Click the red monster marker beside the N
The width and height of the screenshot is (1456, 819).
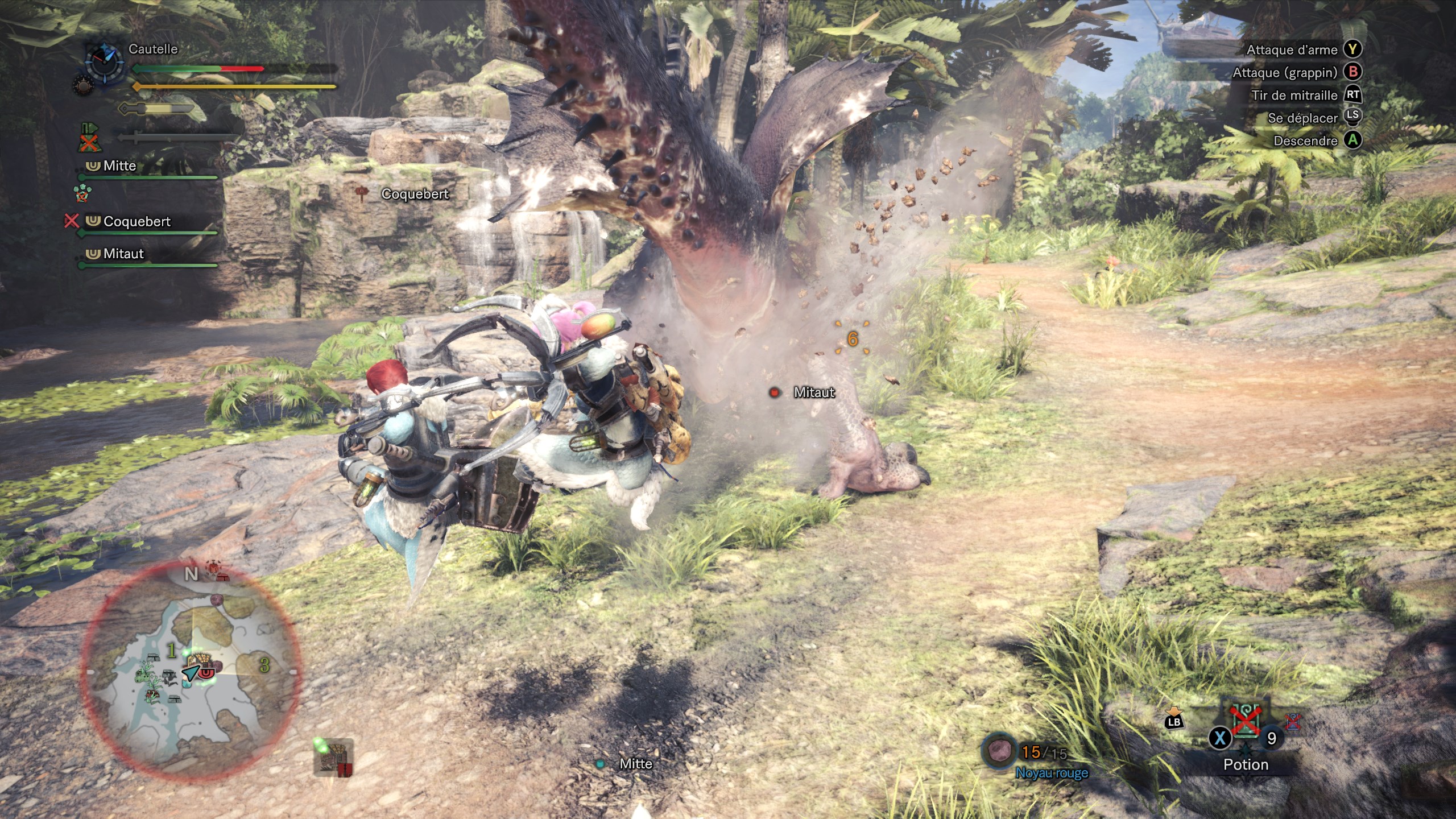click(x=214, y=570)
